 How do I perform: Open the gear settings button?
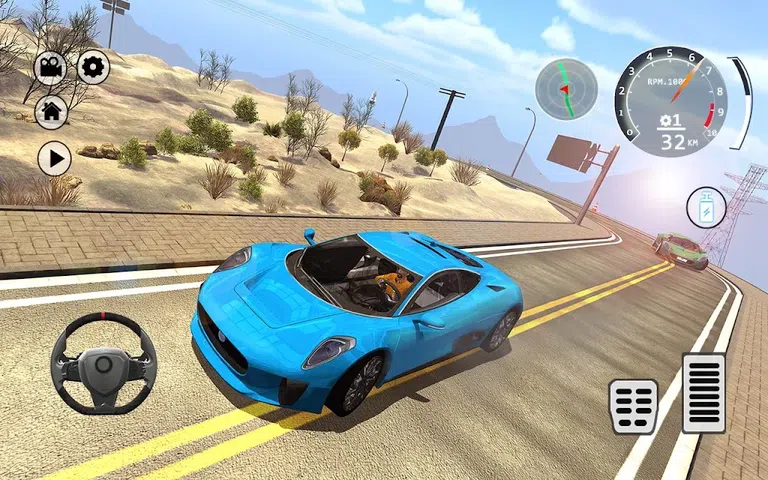[93, 67]
